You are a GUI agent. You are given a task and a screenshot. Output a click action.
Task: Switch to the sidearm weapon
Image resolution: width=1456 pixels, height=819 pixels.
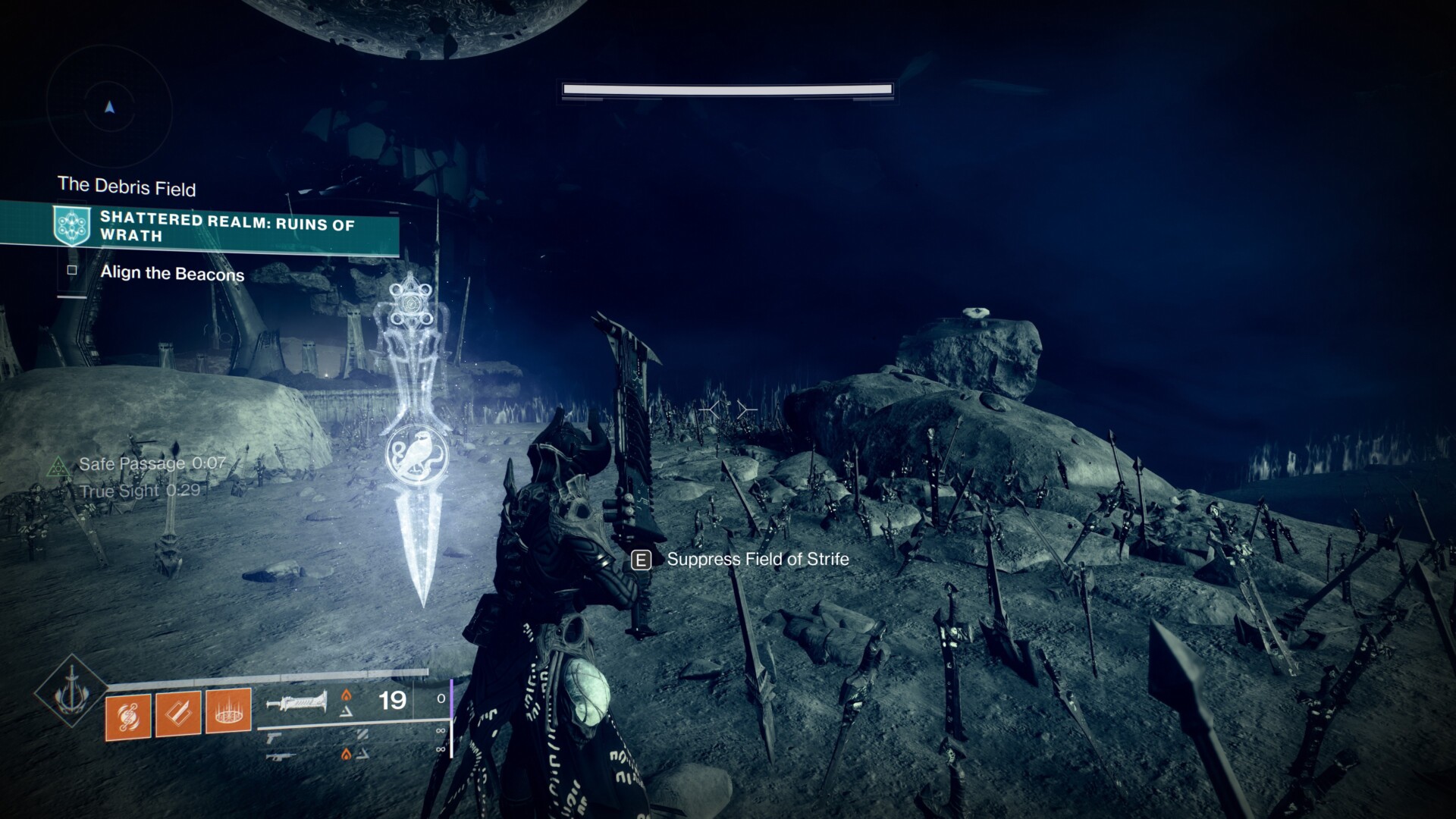coord(273,736)
